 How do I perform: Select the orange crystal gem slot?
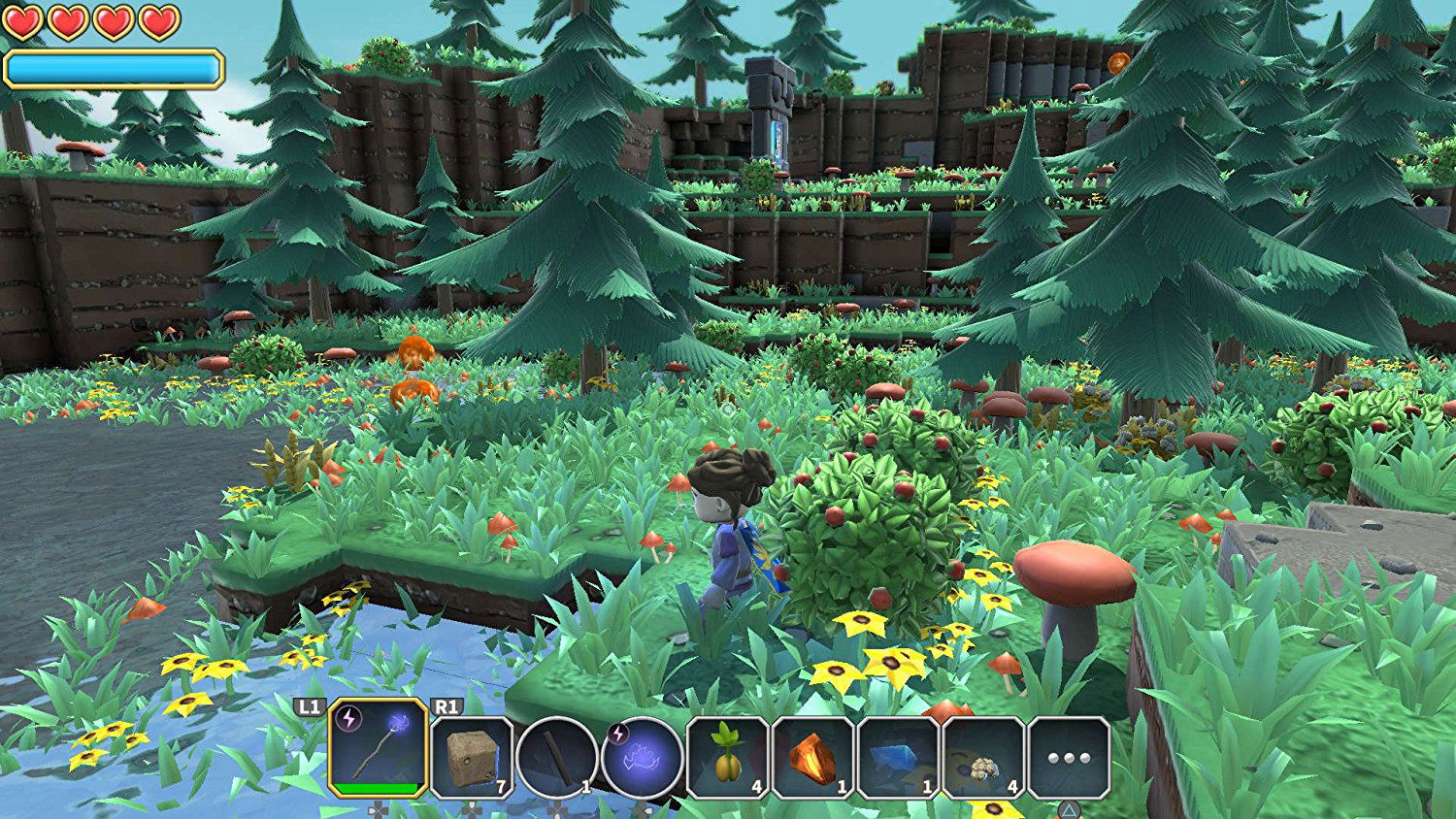812,757
